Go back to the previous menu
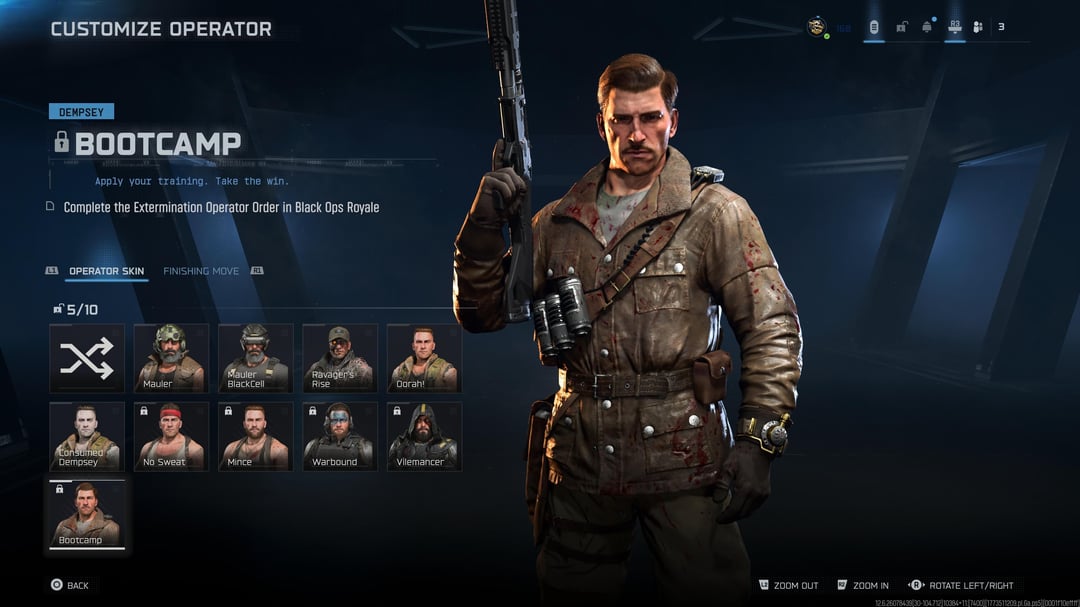1080x607 pixels. point(70,585)
